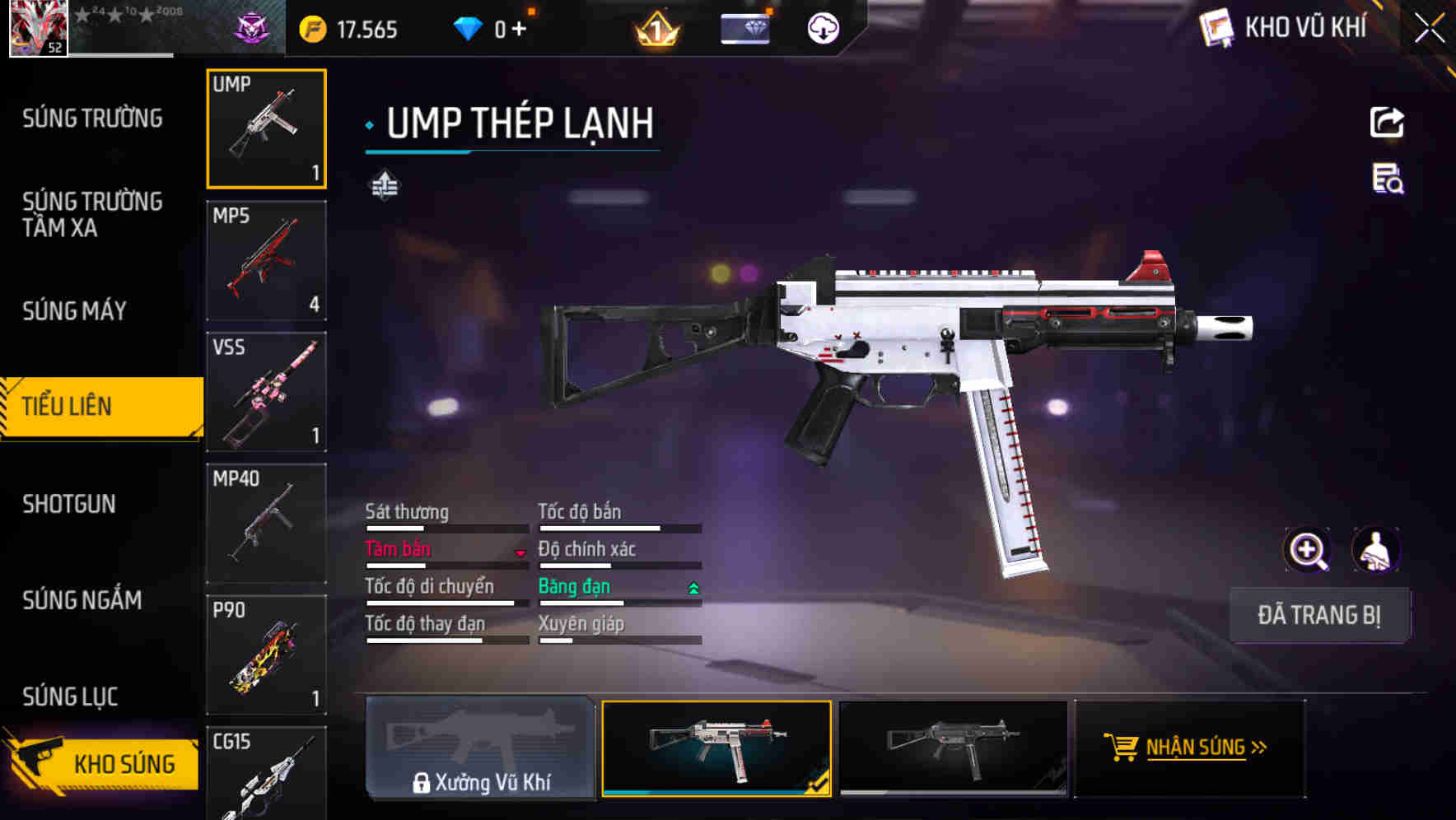This screenshot has width=1456, height=820.
Task: Select the Súng Máy category
Action: [x=75, y=311]
